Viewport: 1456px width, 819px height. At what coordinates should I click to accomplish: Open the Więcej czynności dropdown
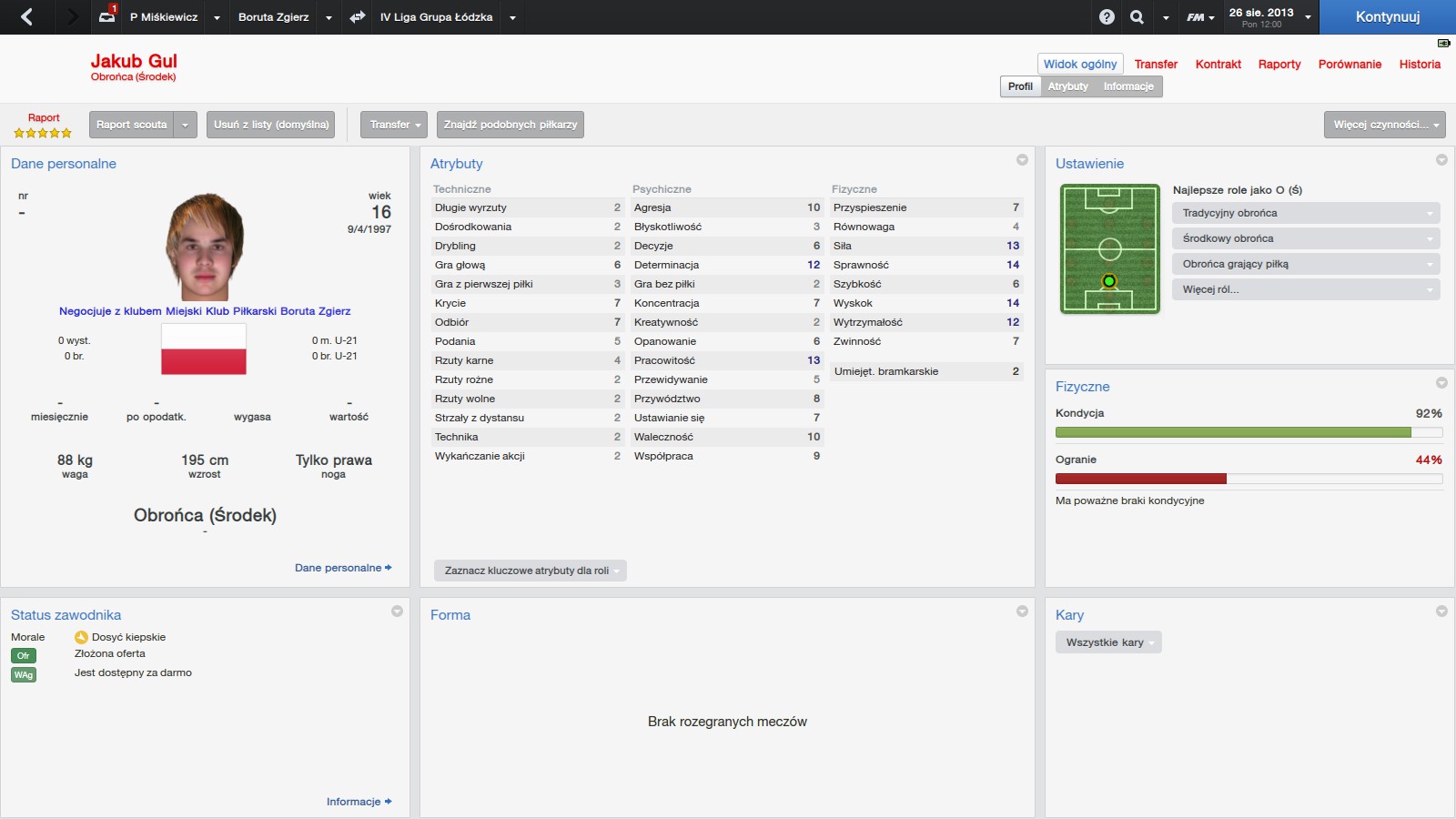tap(1384, 125)
